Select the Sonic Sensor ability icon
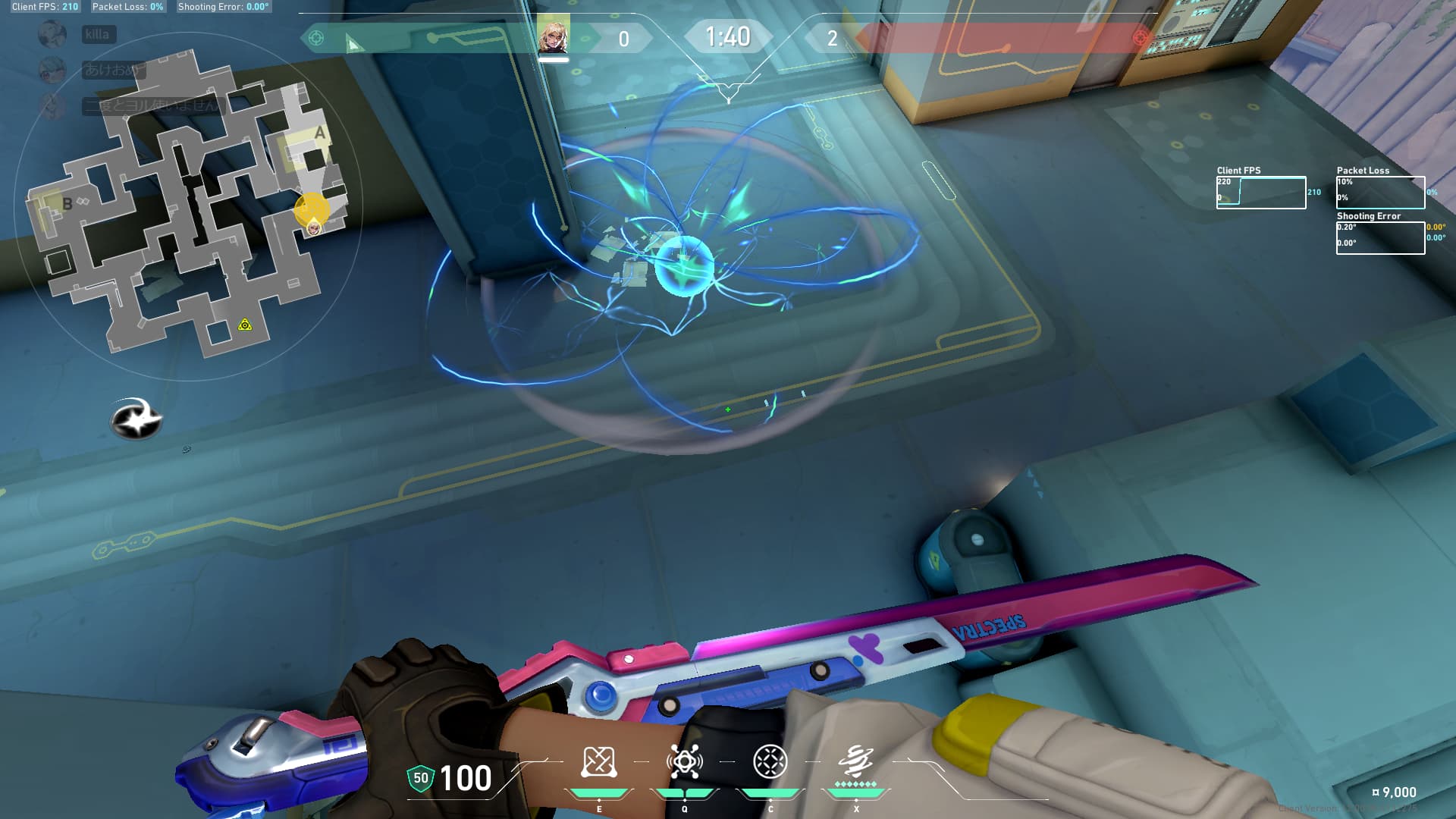 684,762
